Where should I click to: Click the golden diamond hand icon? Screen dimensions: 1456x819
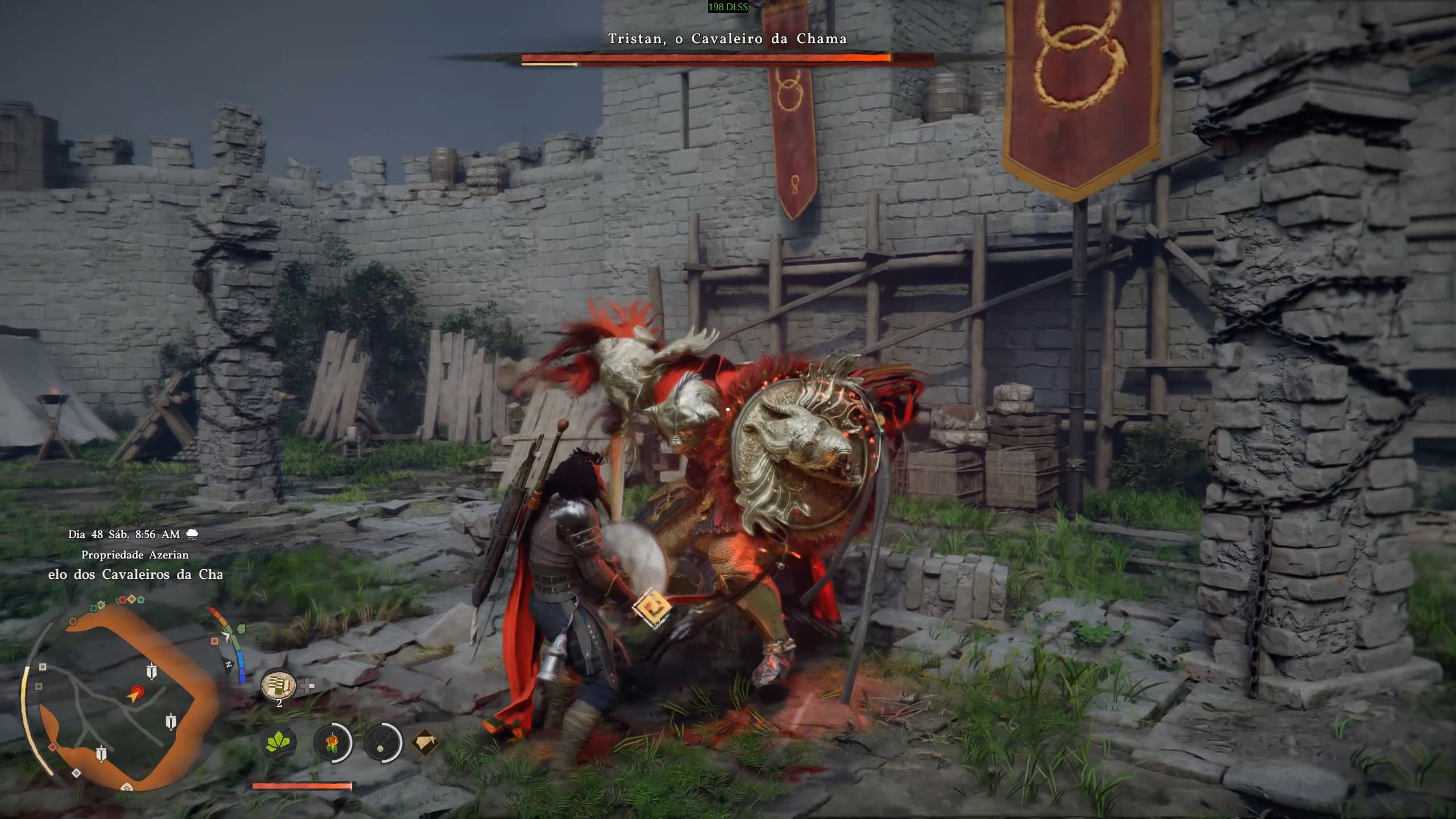(425, 742)
